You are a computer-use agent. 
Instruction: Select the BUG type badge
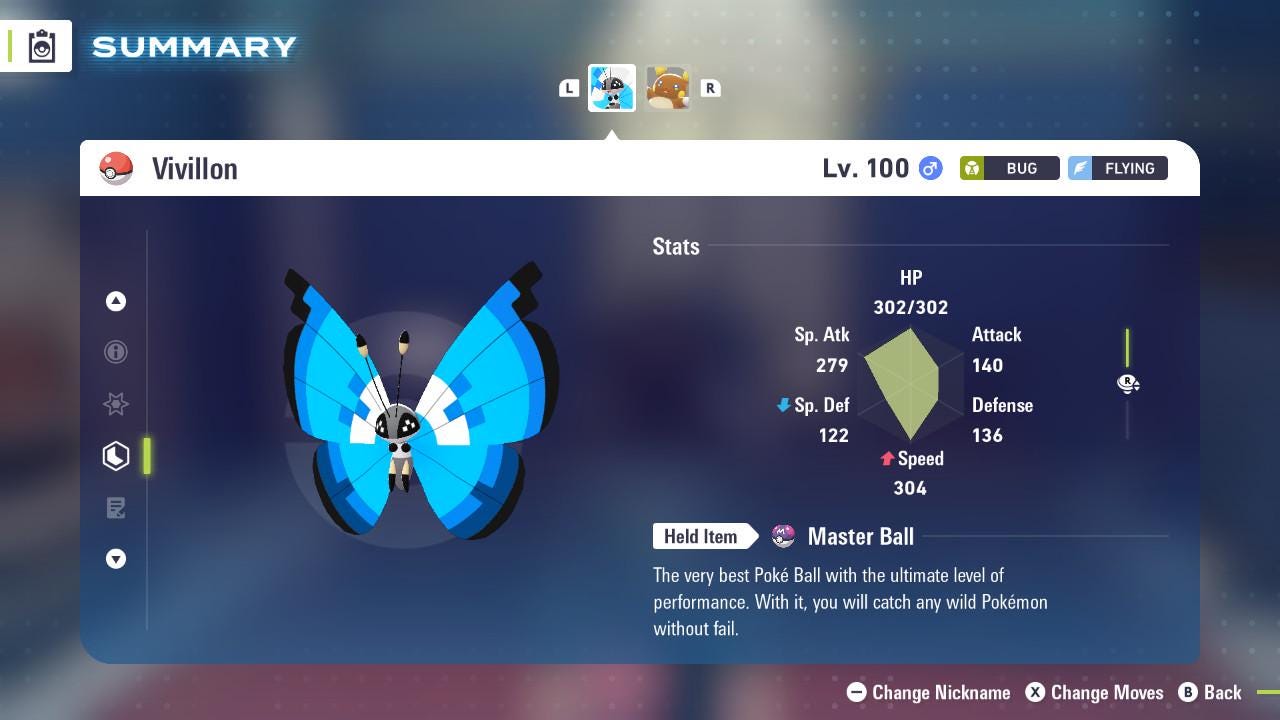click(1008, 168)
